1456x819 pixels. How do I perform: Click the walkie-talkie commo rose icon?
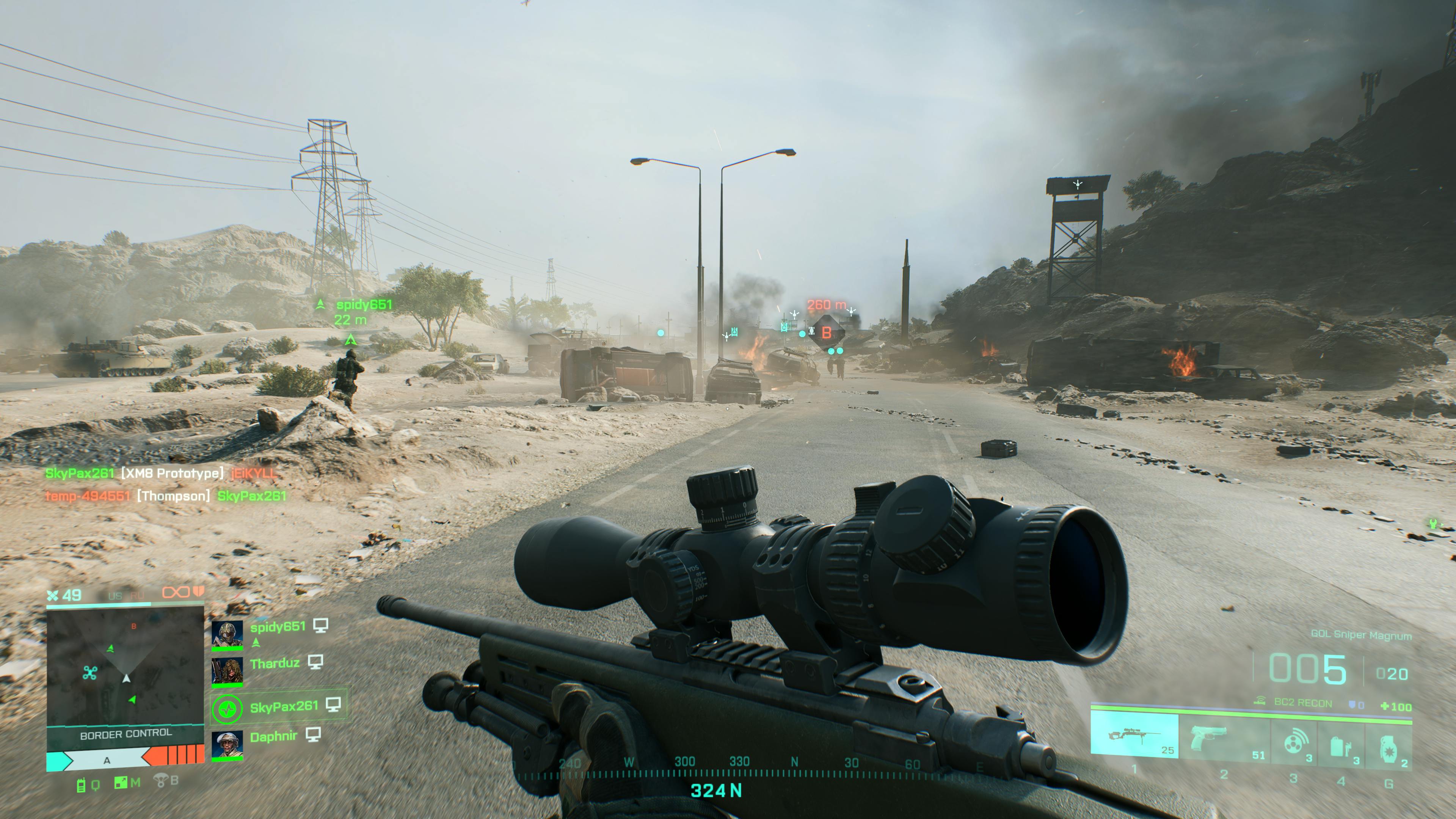[x=81, y=785]
